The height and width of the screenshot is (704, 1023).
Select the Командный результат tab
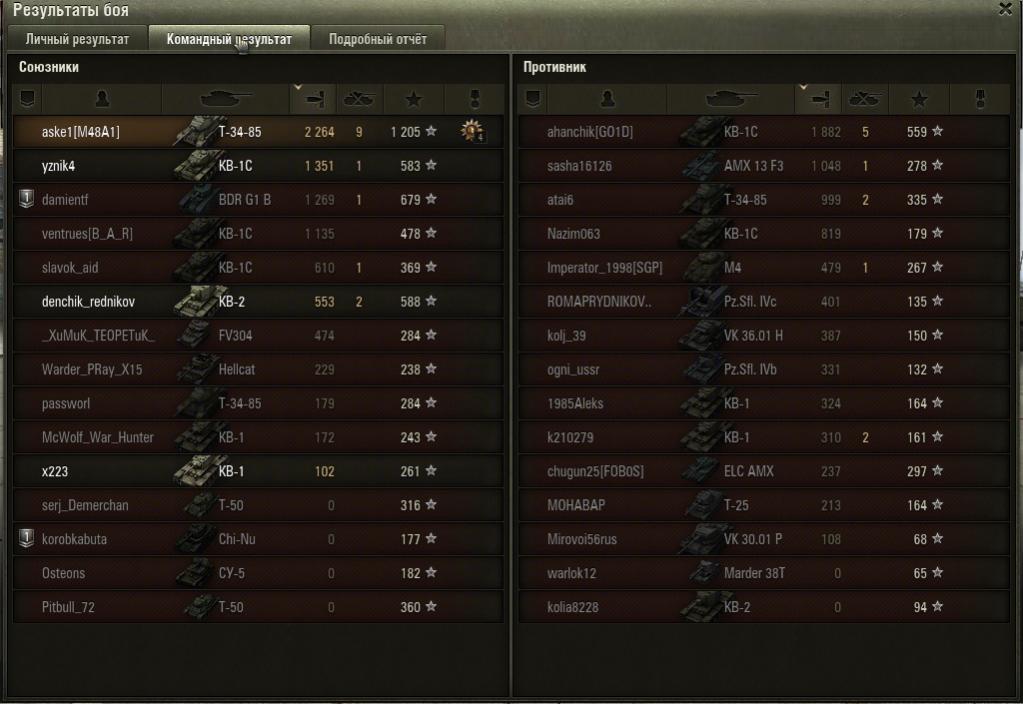[229, 40]
